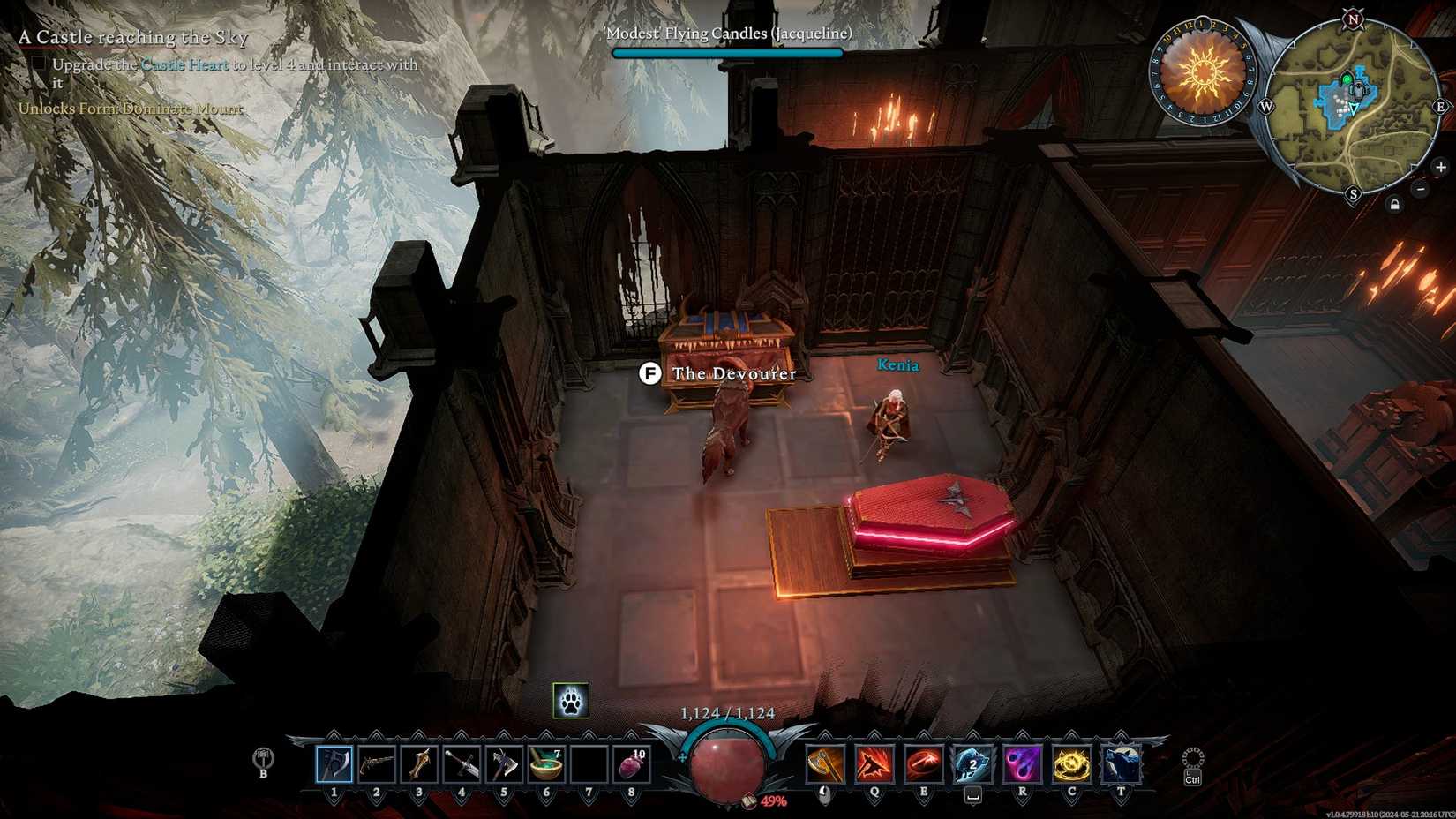Use the green potion bowl item

(x=546, y=764)
